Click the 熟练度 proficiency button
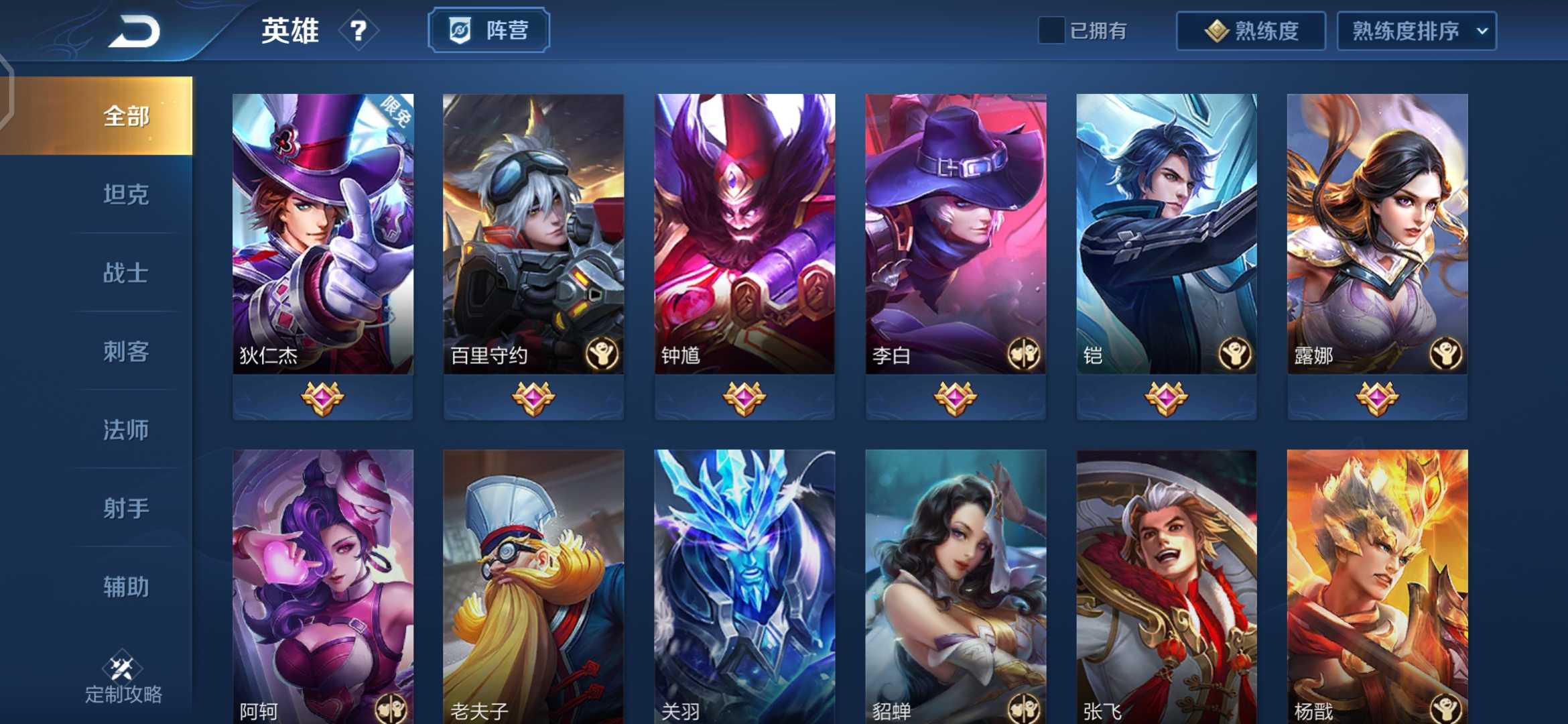 (1250, 30)
